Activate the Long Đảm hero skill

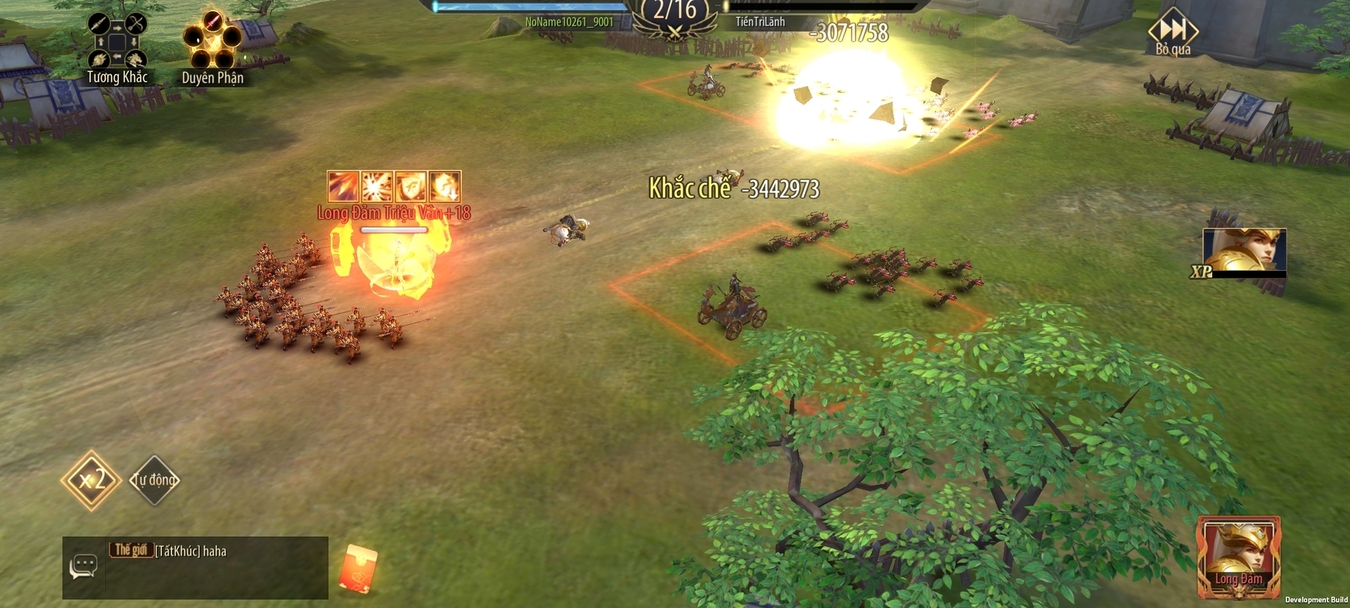[1238, 555]
